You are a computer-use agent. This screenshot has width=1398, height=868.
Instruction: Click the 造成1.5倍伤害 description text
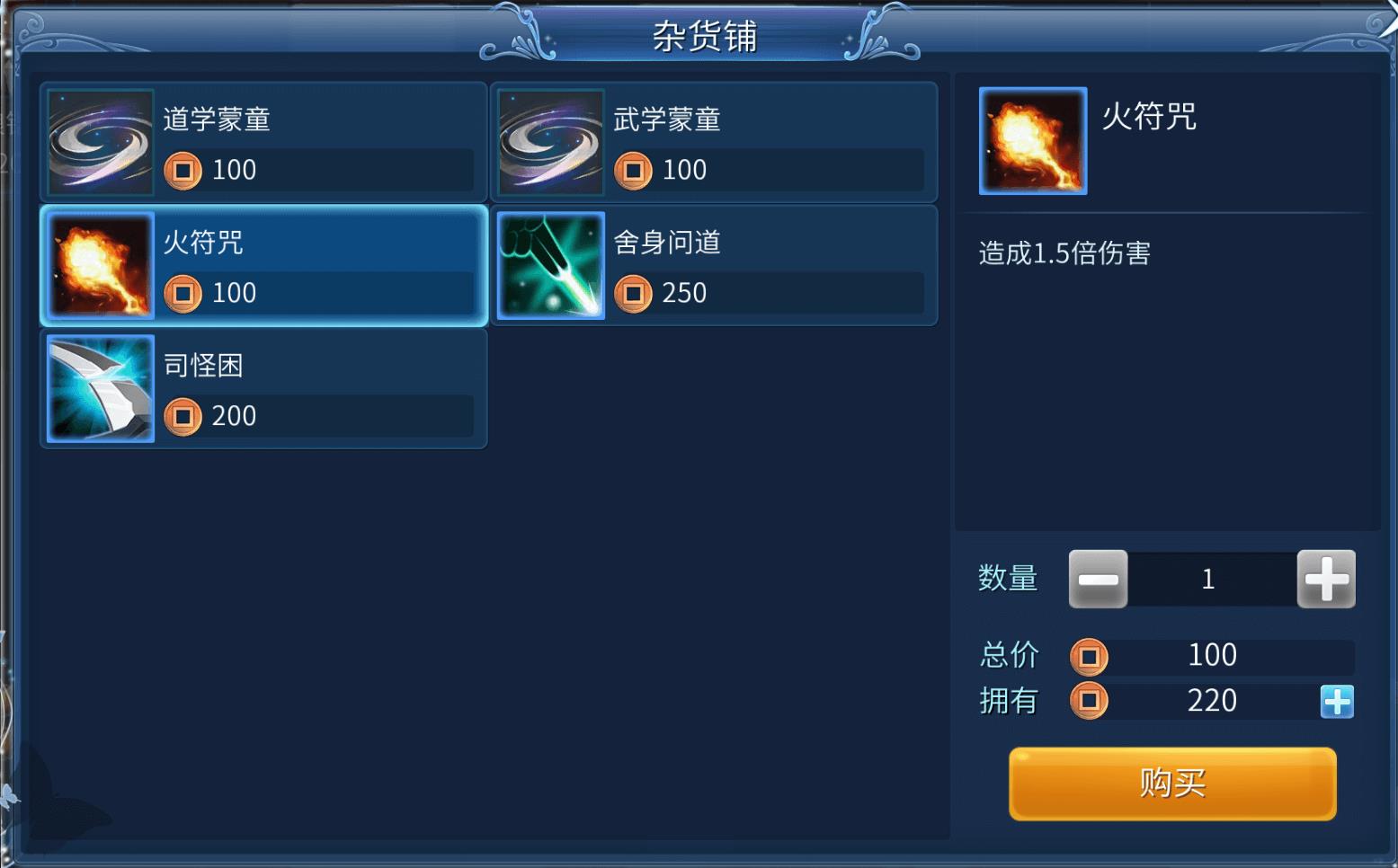pyautogui.click(x=1064, y=254)
